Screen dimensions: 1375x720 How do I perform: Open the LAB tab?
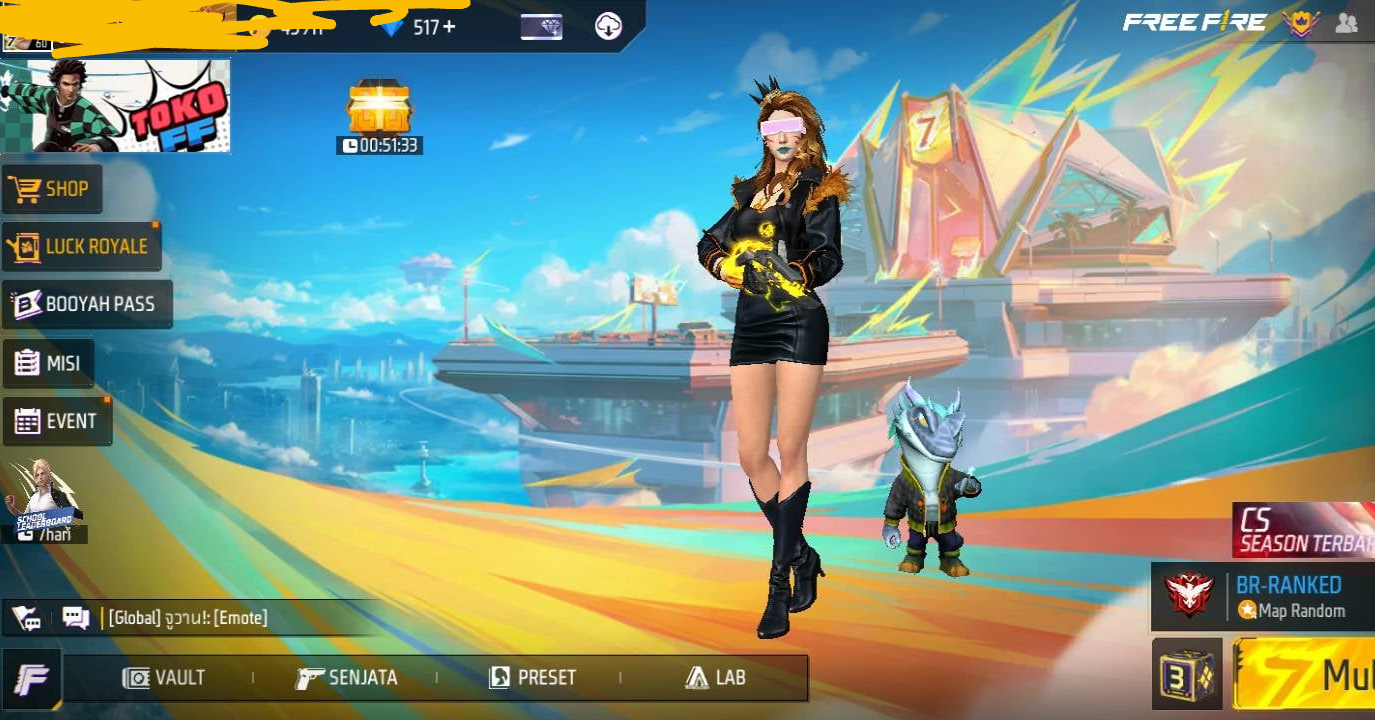716,678
